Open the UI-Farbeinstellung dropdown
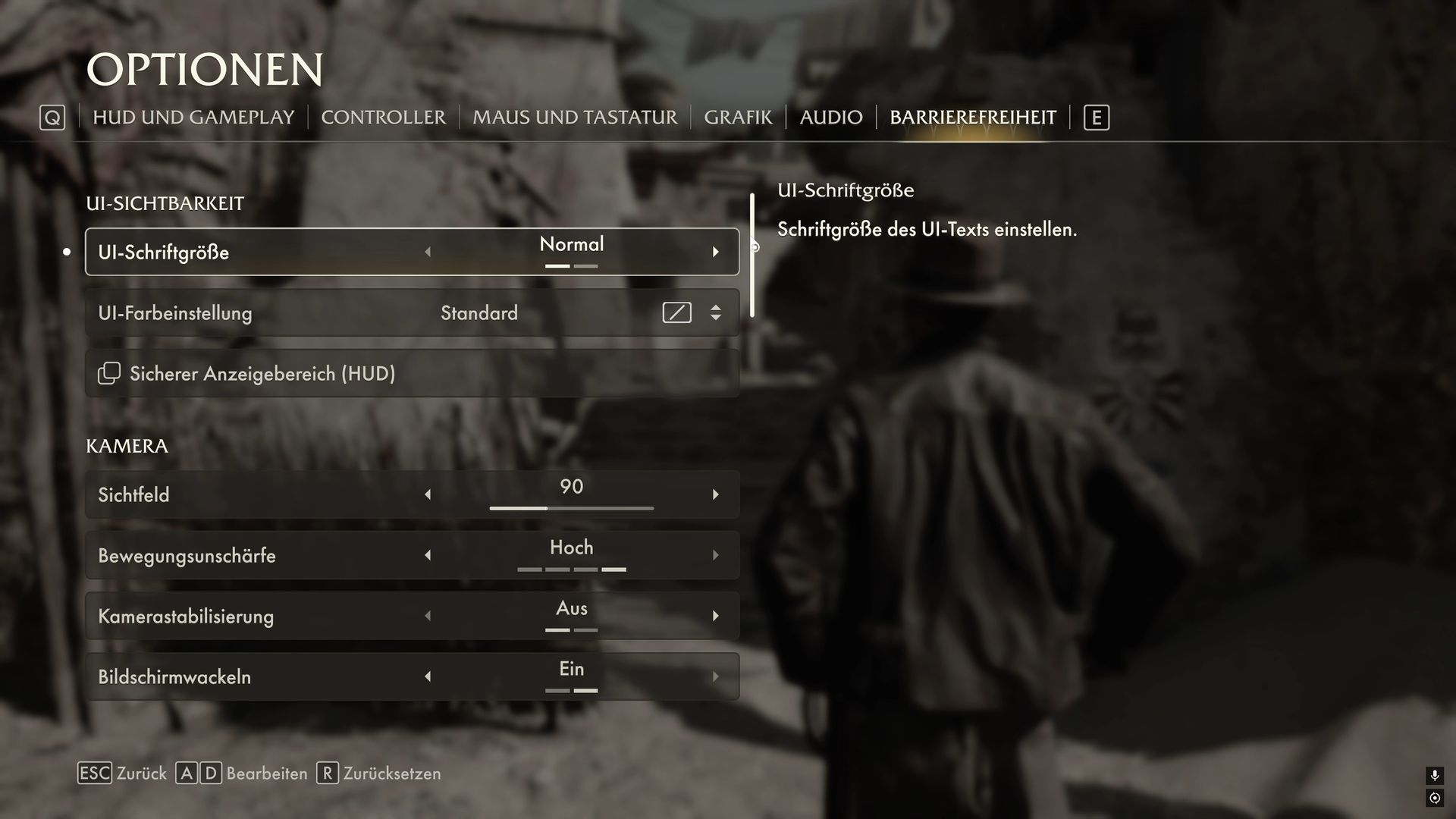The height and width of the screenshot is (819, 1456). click(715, 312)
